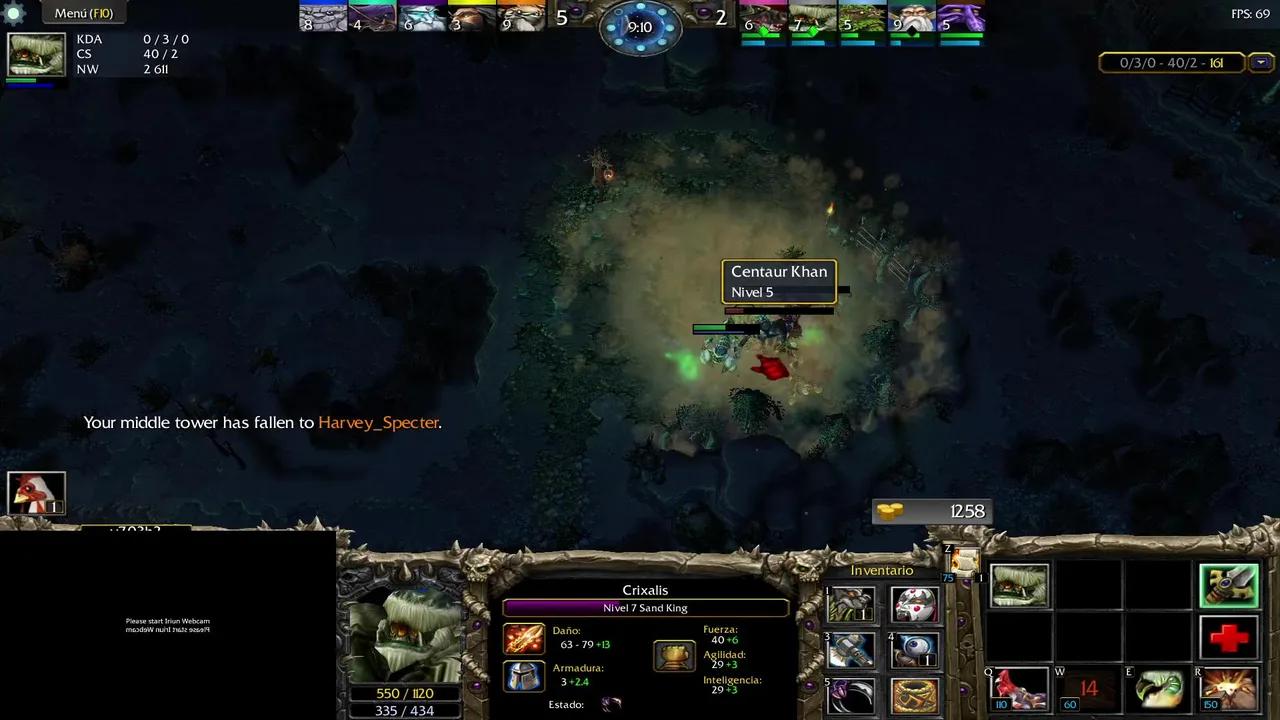The height and width of the screenshot is (720, 1280).
Task: Select the Sand King hero portrait icon
Action: pyautogui.click(x=37, y=55)
